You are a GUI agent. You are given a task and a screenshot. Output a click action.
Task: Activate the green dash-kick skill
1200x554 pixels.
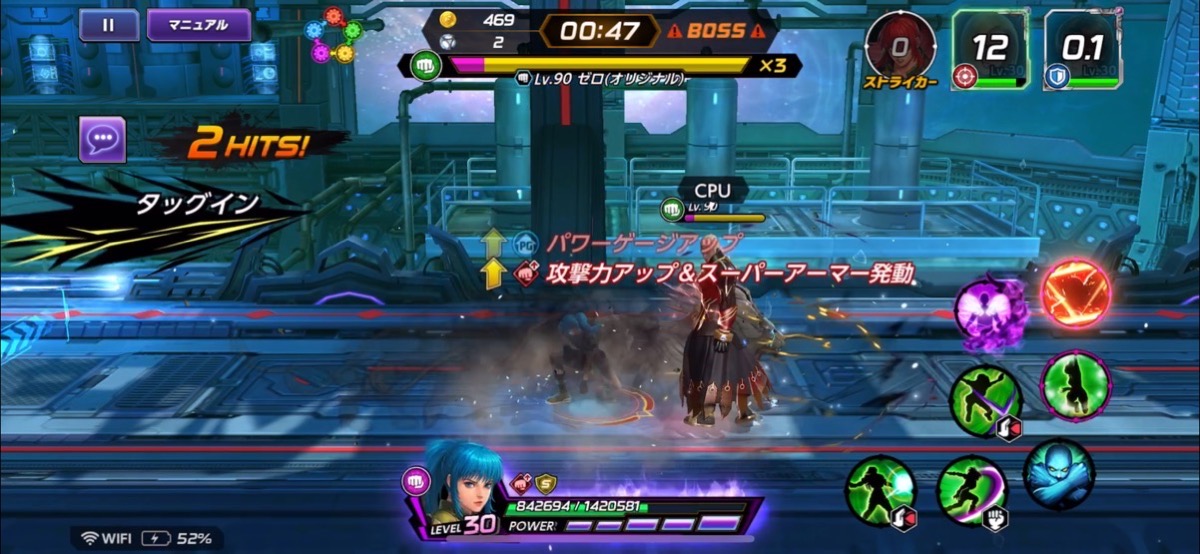971,490
